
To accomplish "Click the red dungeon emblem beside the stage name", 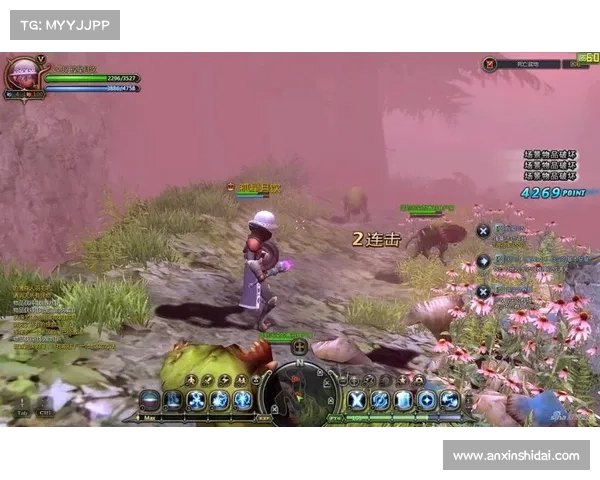I will [x=490, y=63].
